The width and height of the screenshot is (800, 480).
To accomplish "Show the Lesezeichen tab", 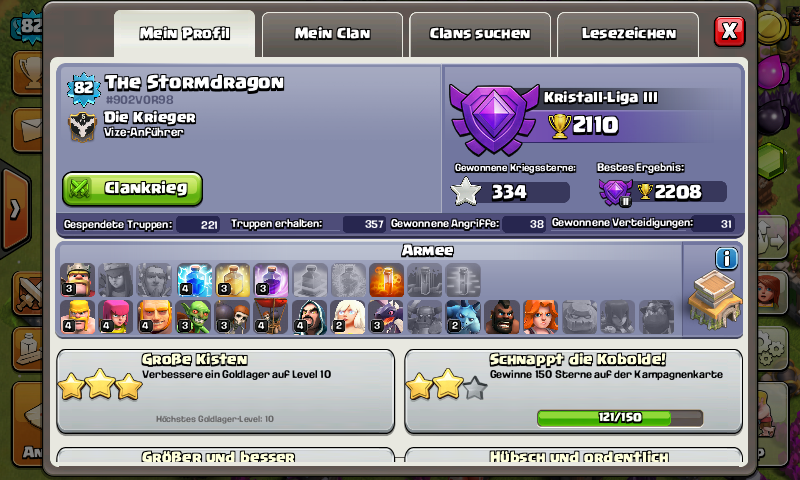I will click(628, 34).
